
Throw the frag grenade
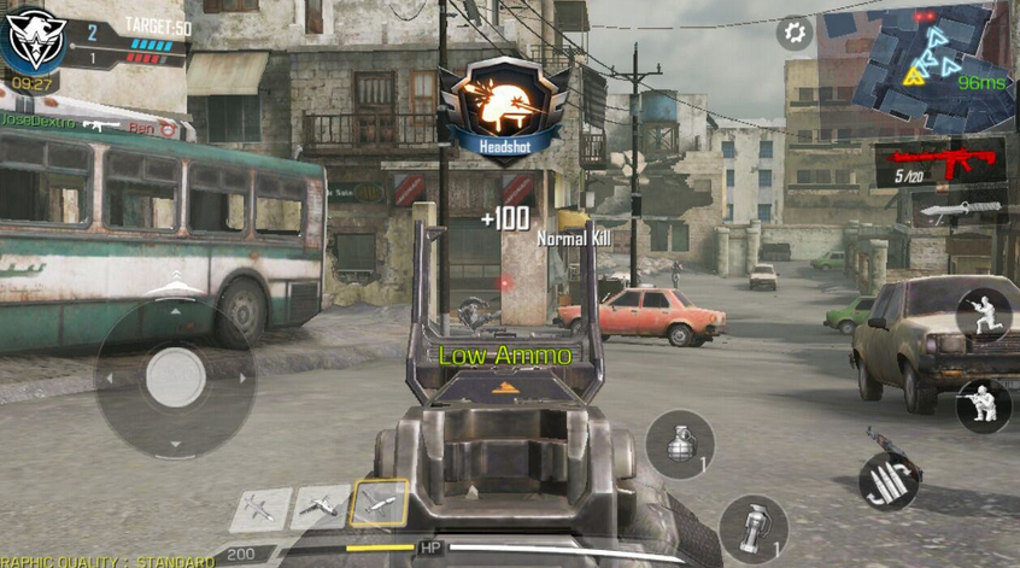(x=680, y=444)
